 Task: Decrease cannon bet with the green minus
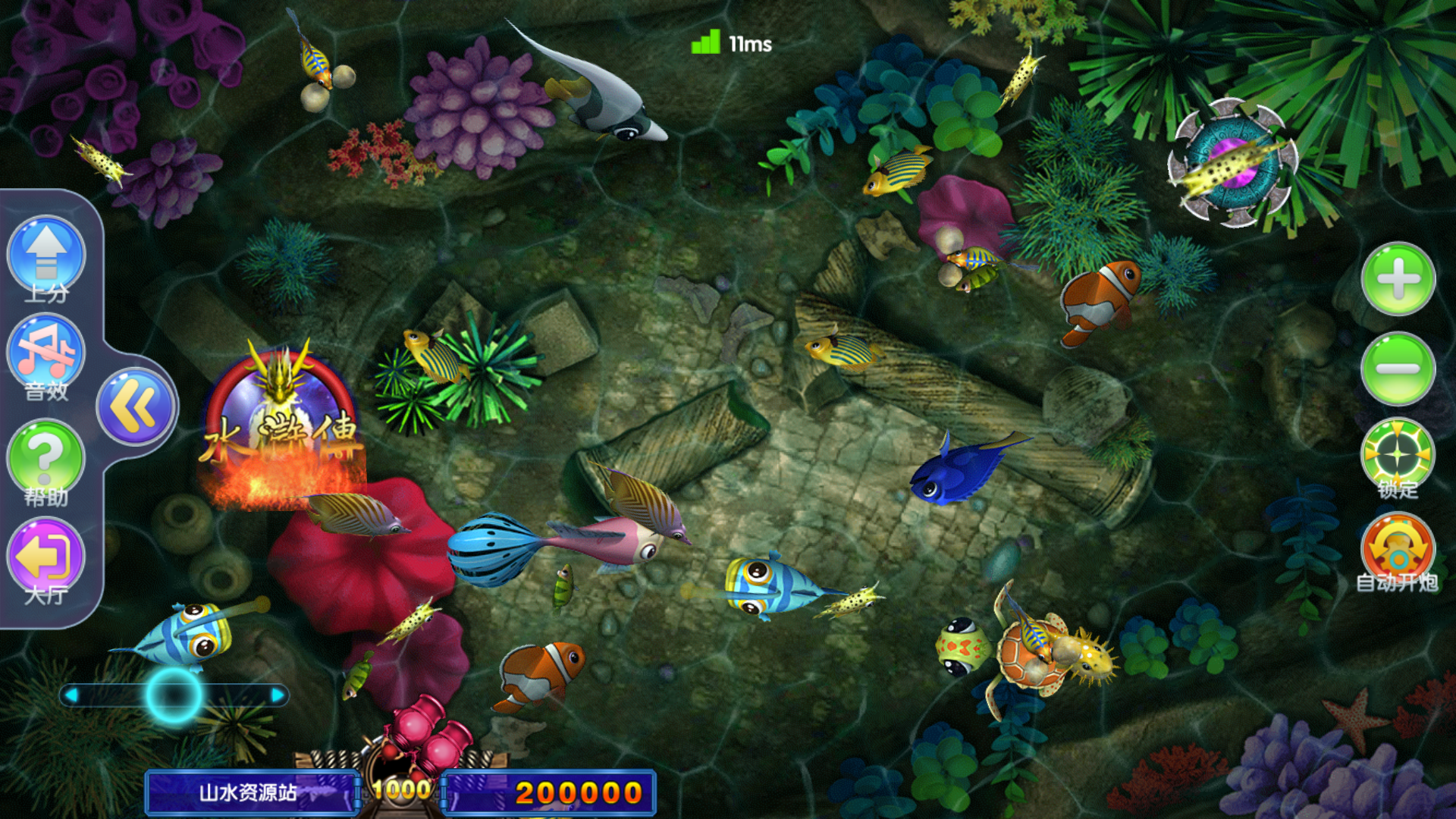tap(1398, 369)
